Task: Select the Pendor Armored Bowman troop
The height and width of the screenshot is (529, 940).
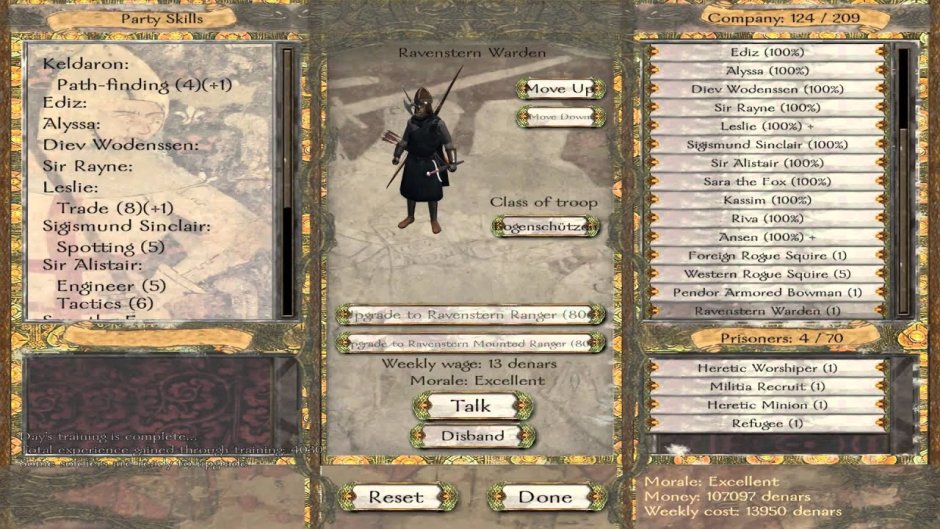Action: click(768, 292)
